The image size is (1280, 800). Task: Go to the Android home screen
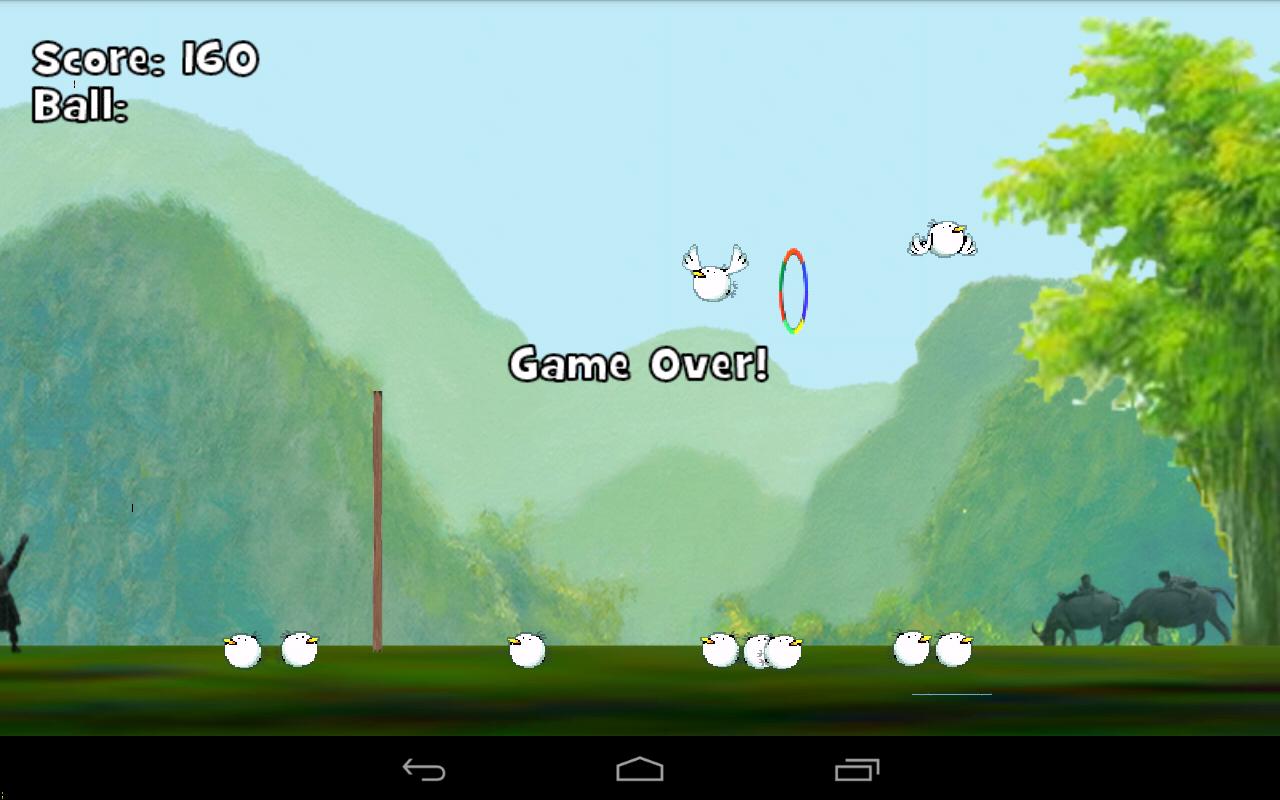[x=640, y=769]
